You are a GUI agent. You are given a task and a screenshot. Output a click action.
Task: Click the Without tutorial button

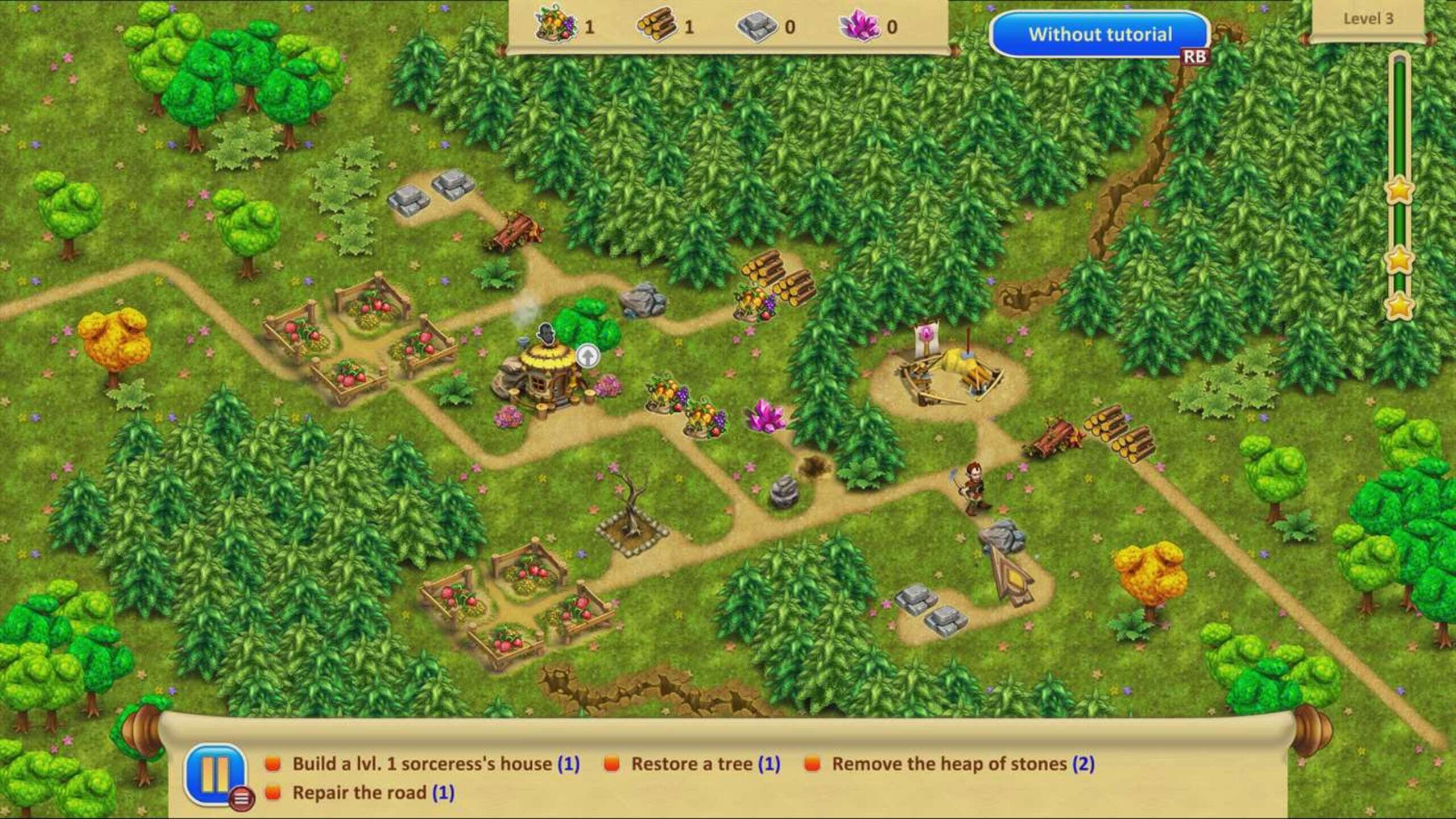1099,35
